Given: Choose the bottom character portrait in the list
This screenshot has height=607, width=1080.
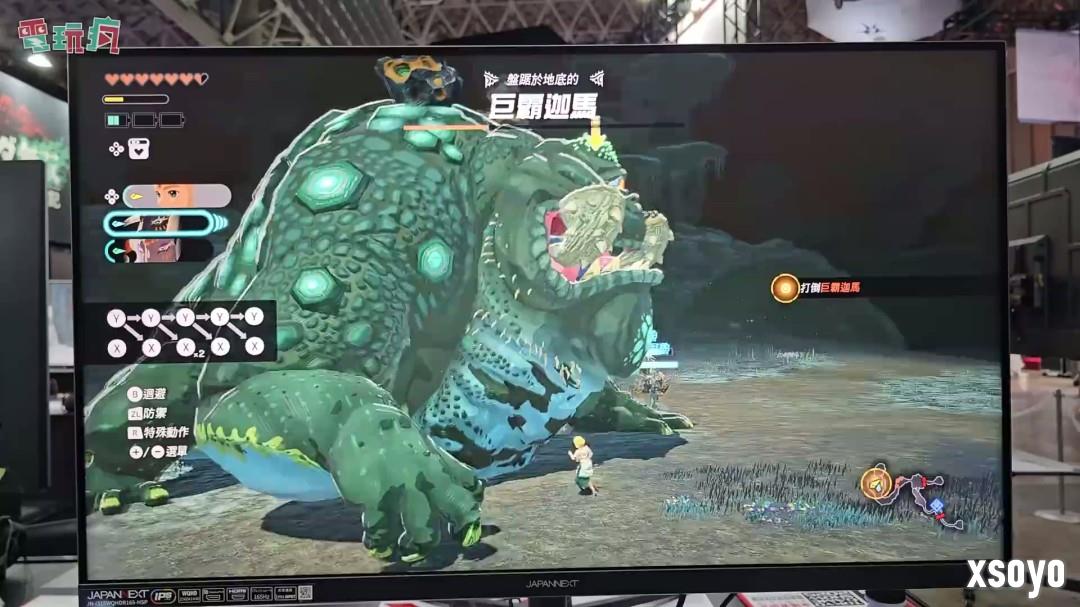Looking at the screenshot, I should tap(152, 250).
